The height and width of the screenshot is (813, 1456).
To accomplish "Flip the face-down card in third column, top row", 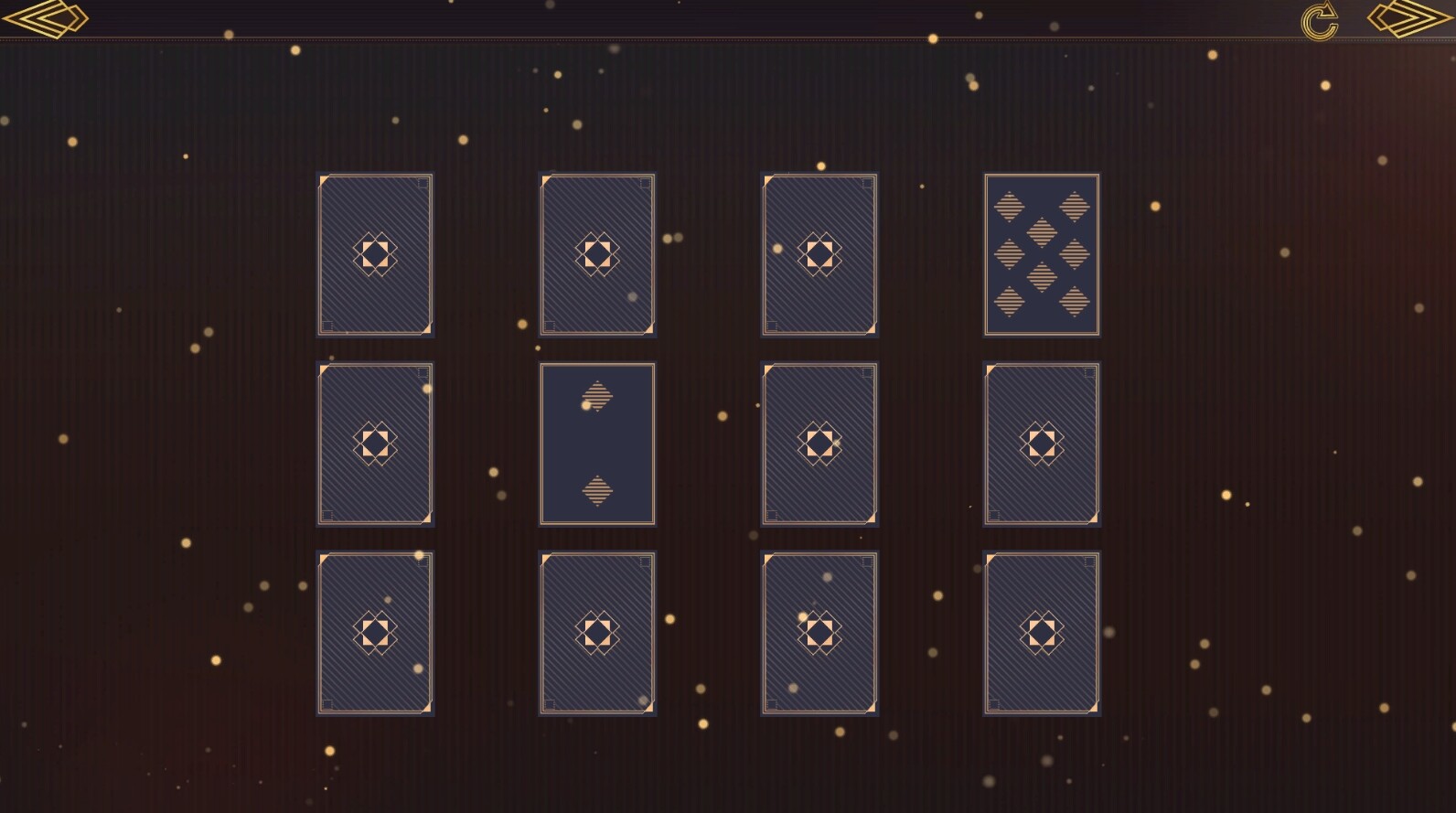I will click(819, 254).
